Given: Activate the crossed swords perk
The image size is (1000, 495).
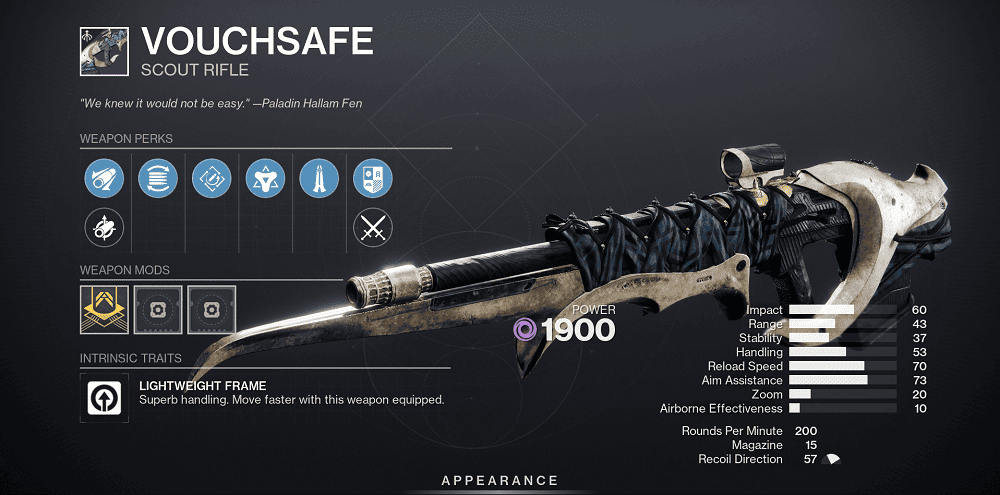Looking at the screenshot, I should 373,229.
